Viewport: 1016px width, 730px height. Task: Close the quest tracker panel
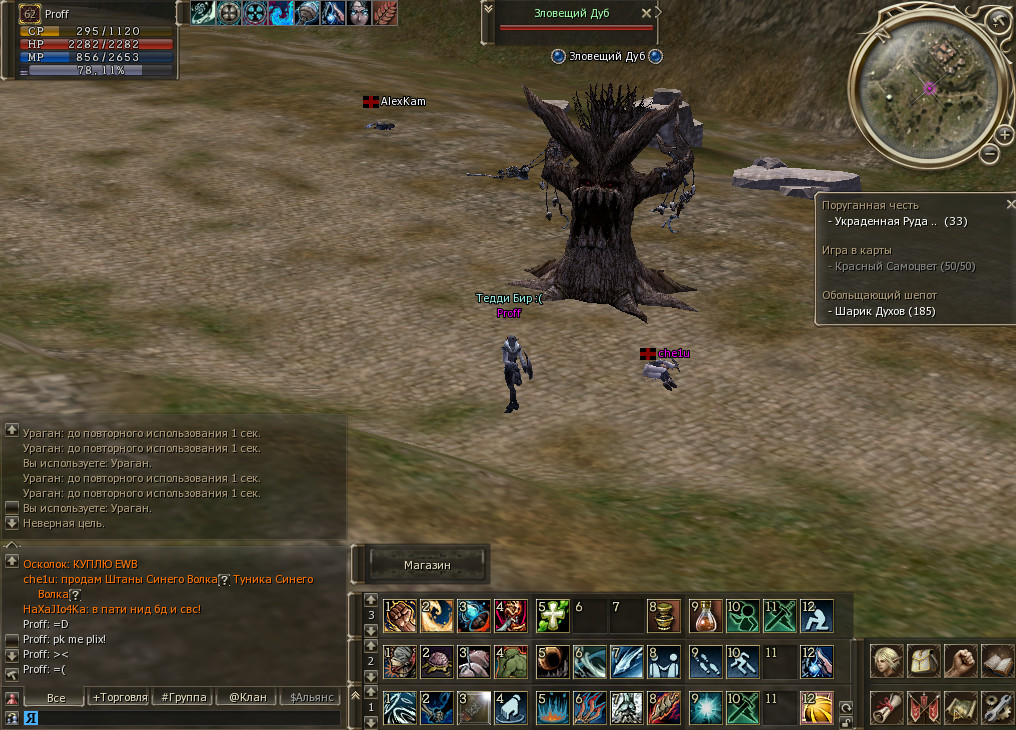1010,204
